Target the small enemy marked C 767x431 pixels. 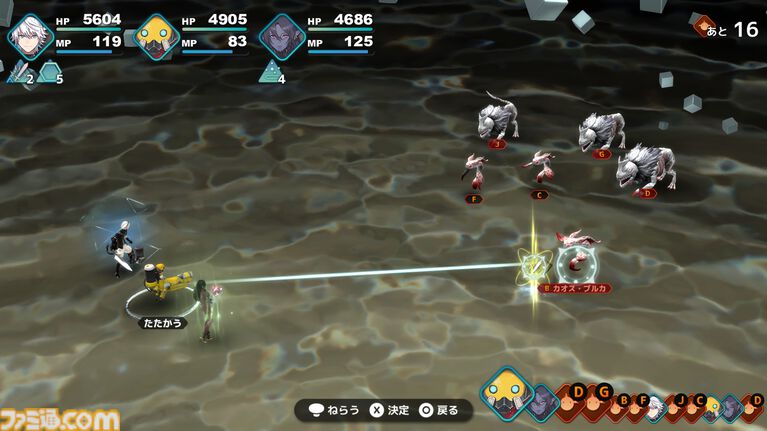tap(541, 167)
